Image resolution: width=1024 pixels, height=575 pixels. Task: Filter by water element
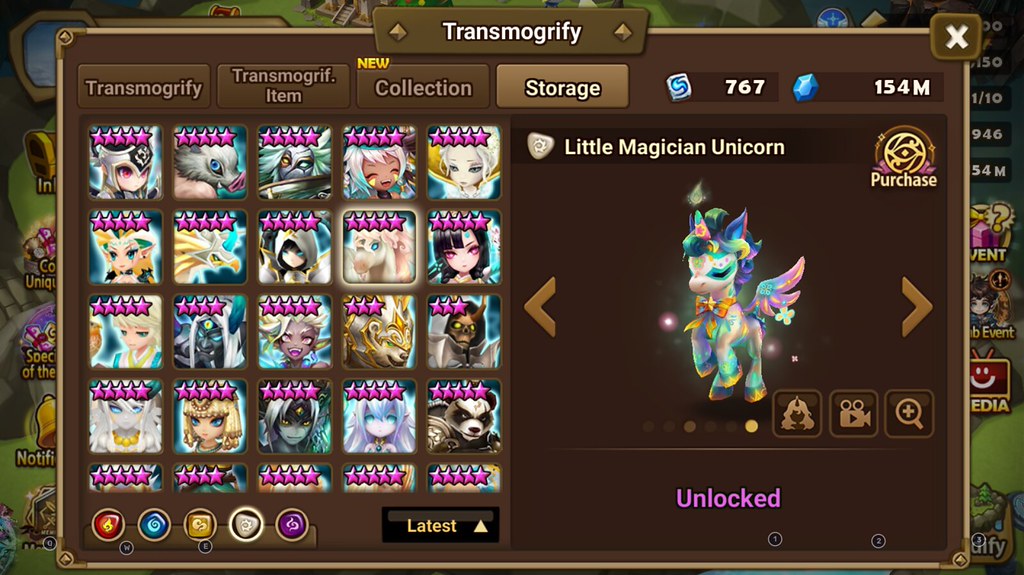click(x=154, y=524)
